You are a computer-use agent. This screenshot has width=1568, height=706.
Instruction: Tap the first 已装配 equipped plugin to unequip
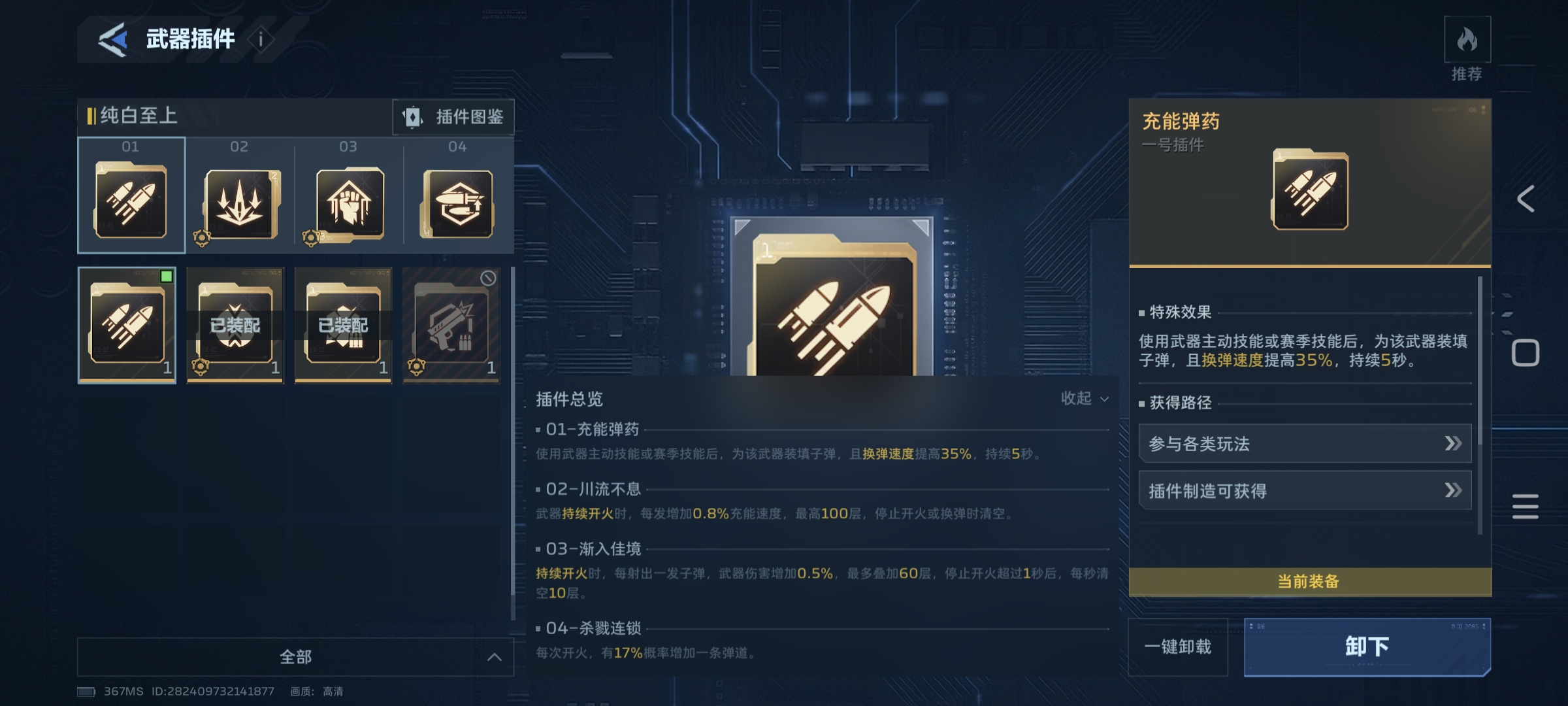click(235, 325)
